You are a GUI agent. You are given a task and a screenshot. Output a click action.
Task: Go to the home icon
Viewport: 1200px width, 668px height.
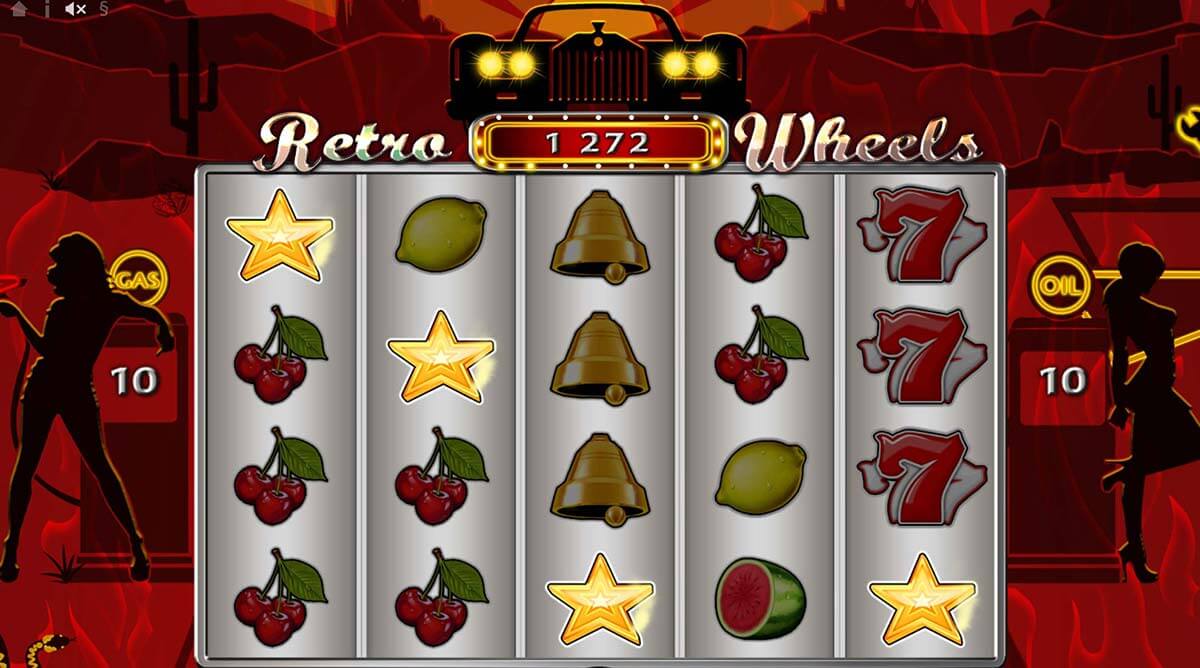point(19,9)
